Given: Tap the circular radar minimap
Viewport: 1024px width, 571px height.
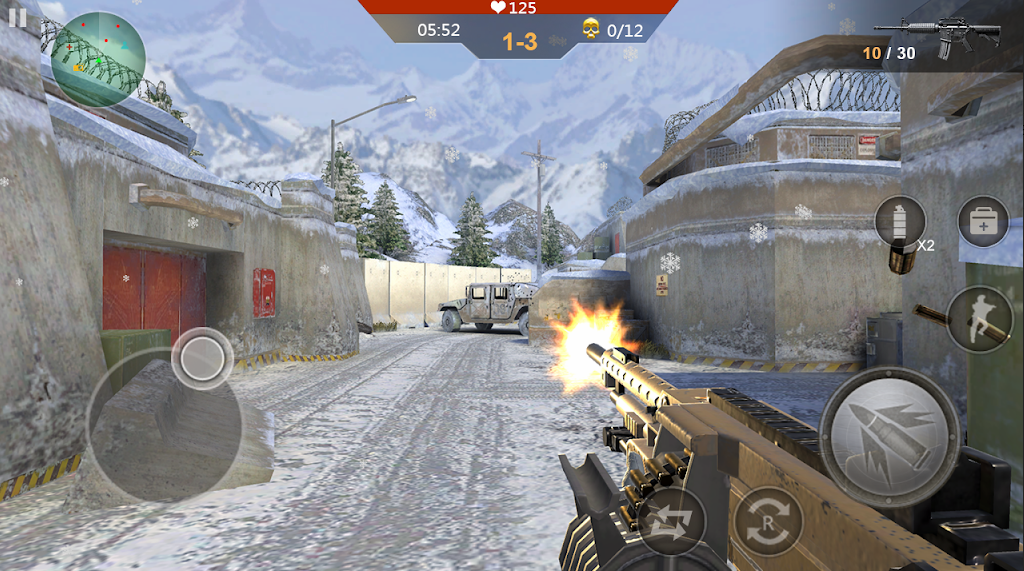Looking at the screenshot, I should point(98,59).
